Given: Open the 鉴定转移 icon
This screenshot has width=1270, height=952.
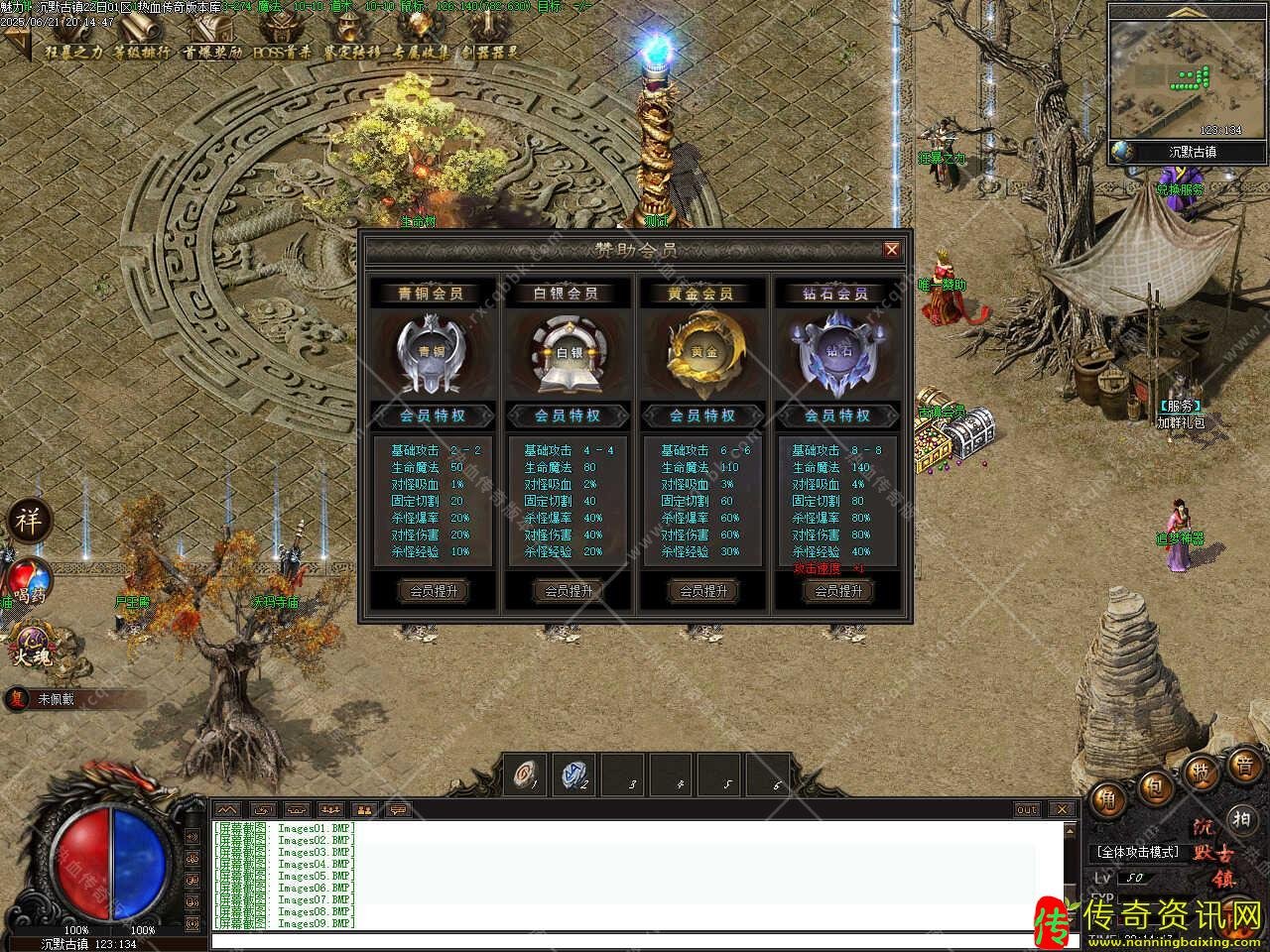Looking at the screenshot, I should click(x=352, y=40).
